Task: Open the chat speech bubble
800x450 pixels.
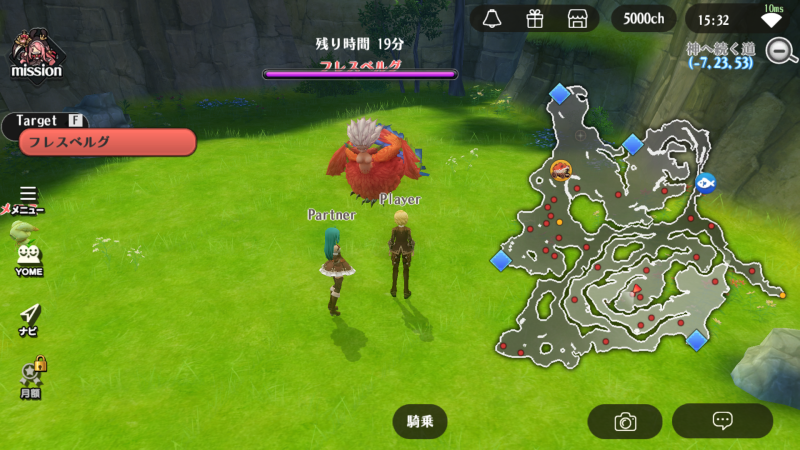Action: coord(722,421)
